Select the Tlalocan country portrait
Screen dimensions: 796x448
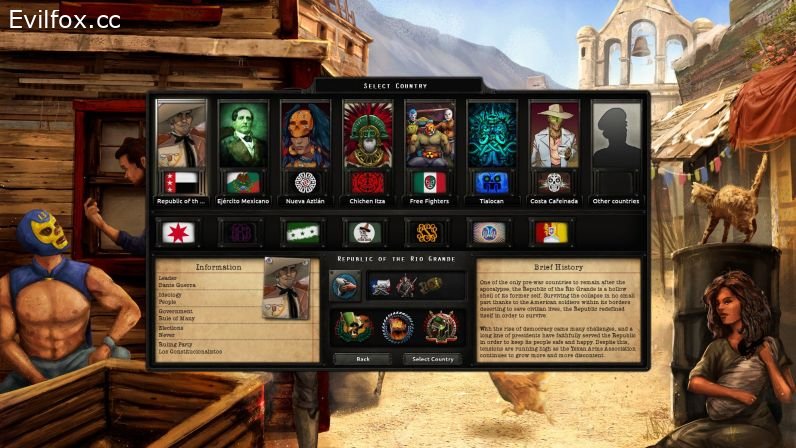click(492, 134)
